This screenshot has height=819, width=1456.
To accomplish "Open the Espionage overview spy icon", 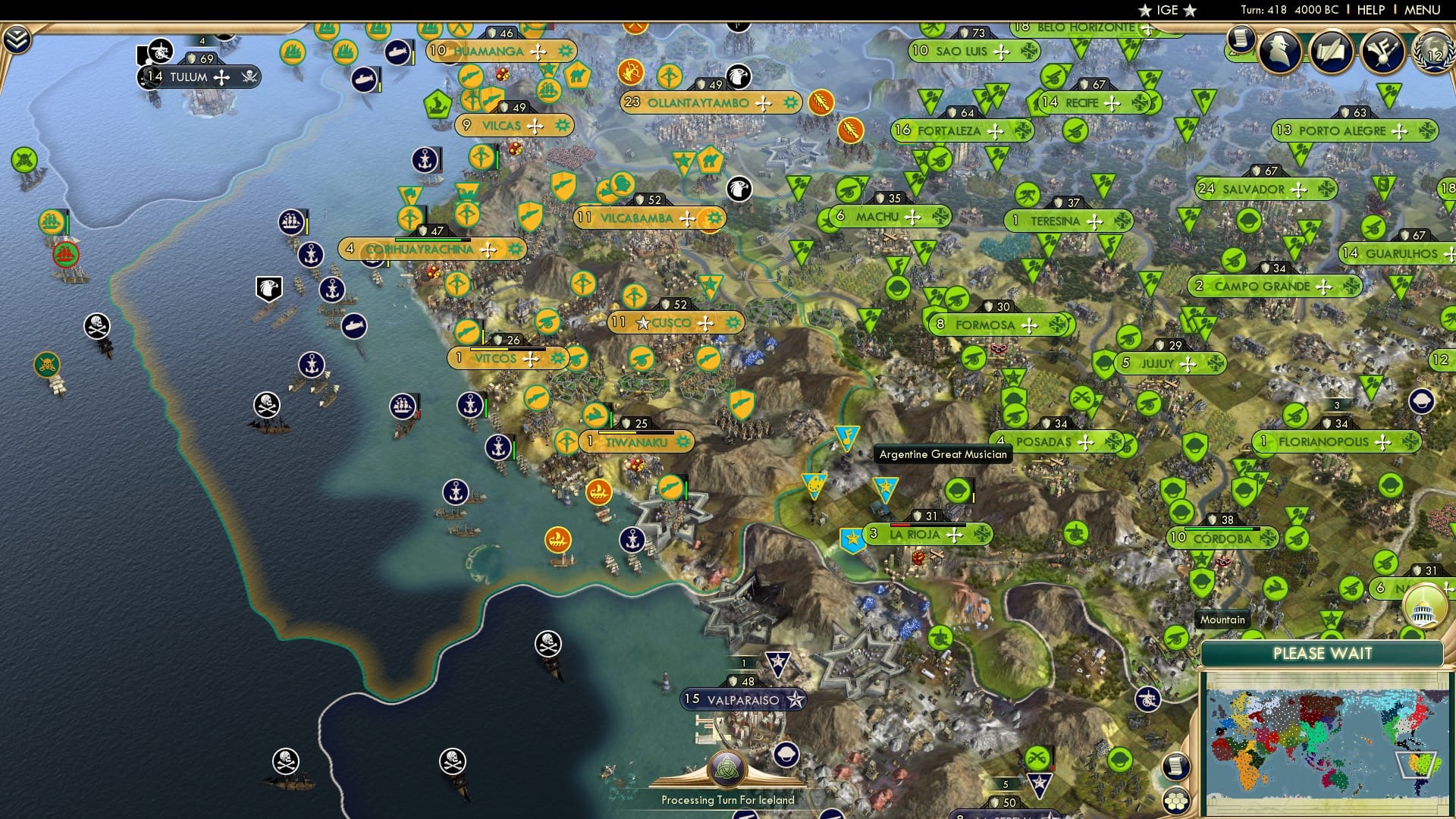I will (1279, 52).
